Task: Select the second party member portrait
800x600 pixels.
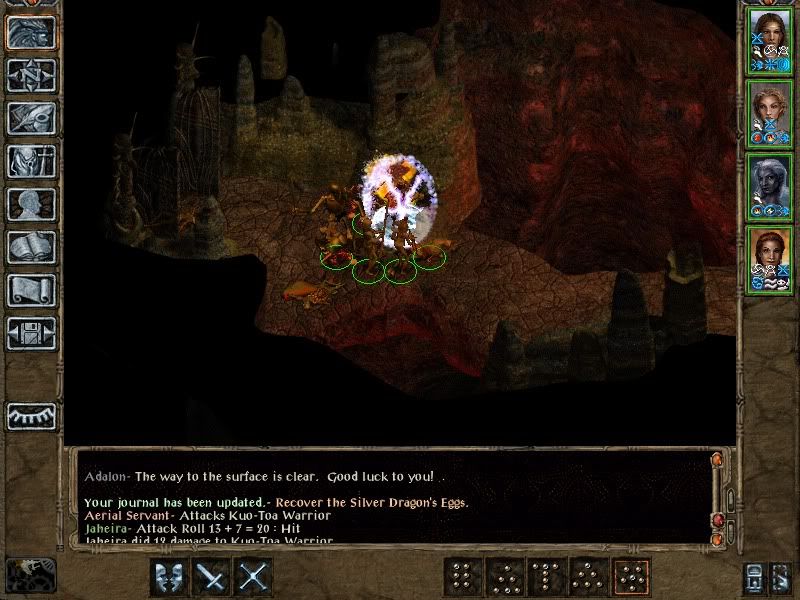Action: [x=769, y=113]
